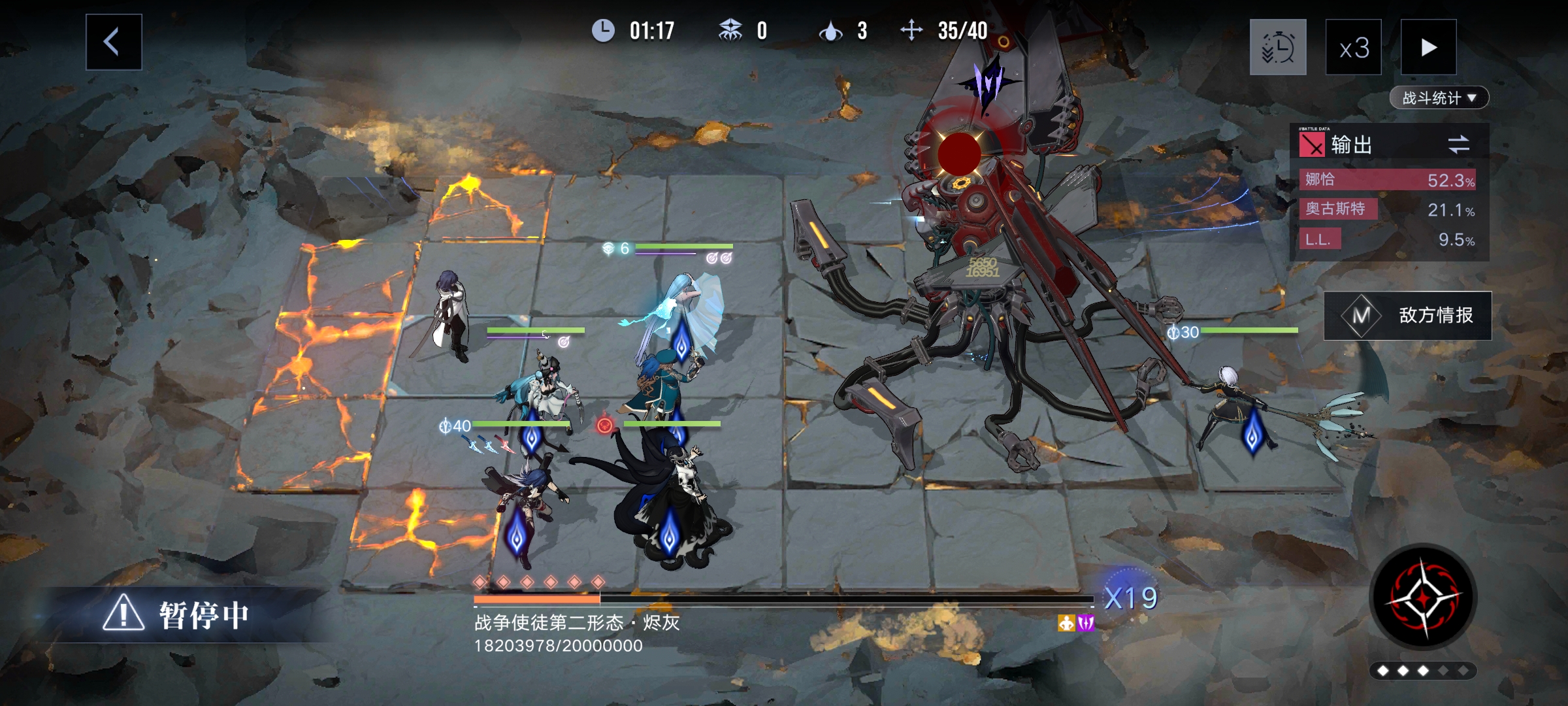Viewport: 1568px width, 706px height.
Task: Click the timer clock icon showing 01:17
Action: point(604,29)
